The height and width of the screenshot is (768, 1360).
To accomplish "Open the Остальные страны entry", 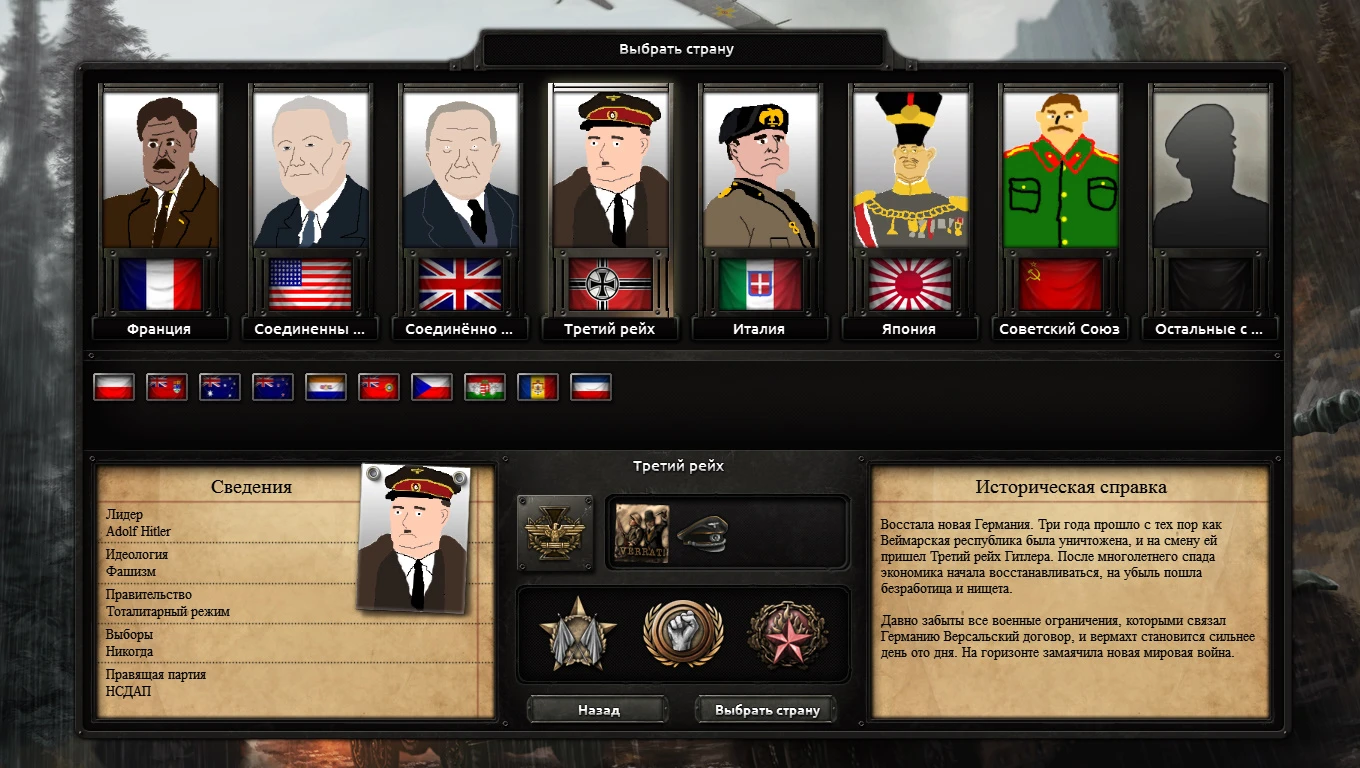I will (x=1209, y=328).
